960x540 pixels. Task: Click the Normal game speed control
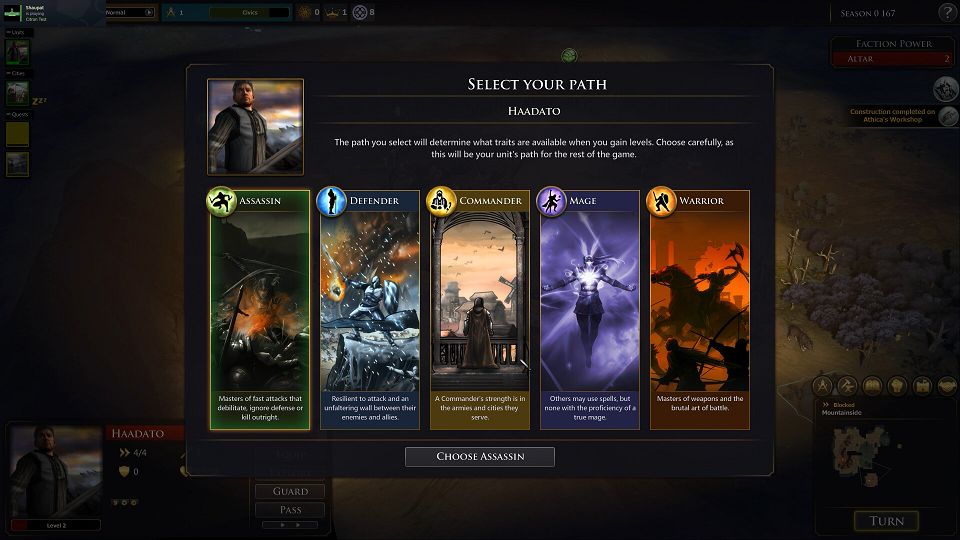point(130,12)
